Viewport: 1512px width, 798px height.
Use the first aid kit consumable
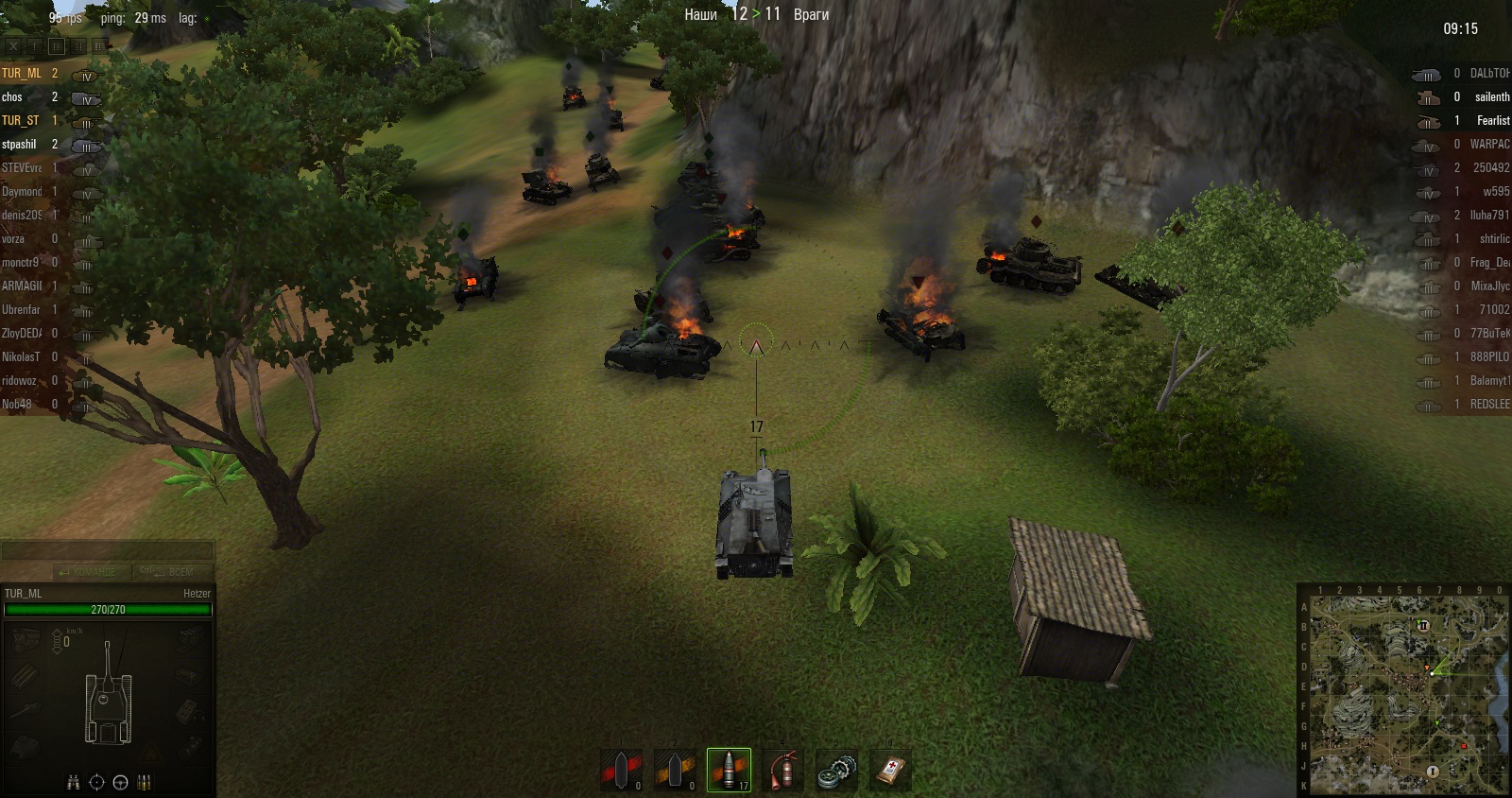[890, 770]
